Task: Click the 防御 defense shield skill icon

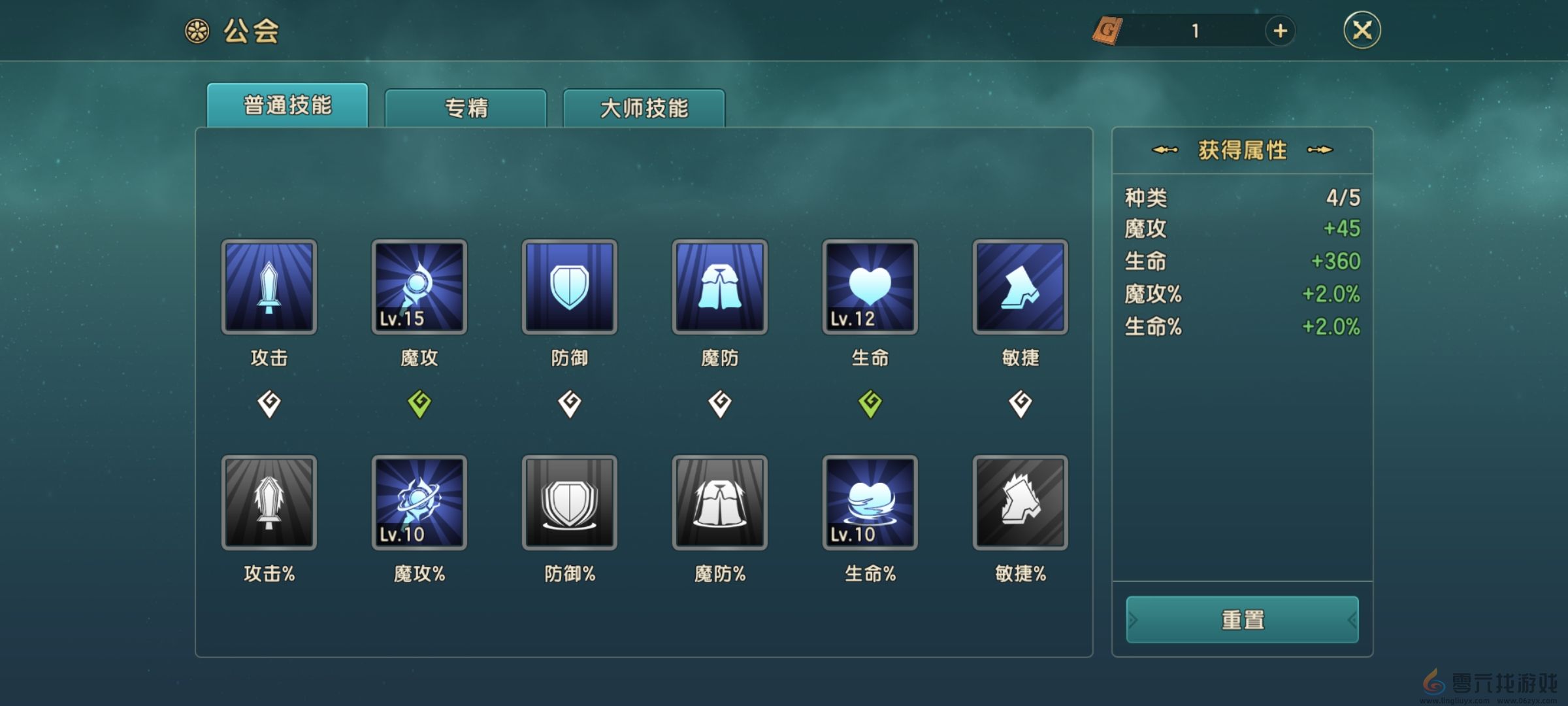Action: pos(569,286)
